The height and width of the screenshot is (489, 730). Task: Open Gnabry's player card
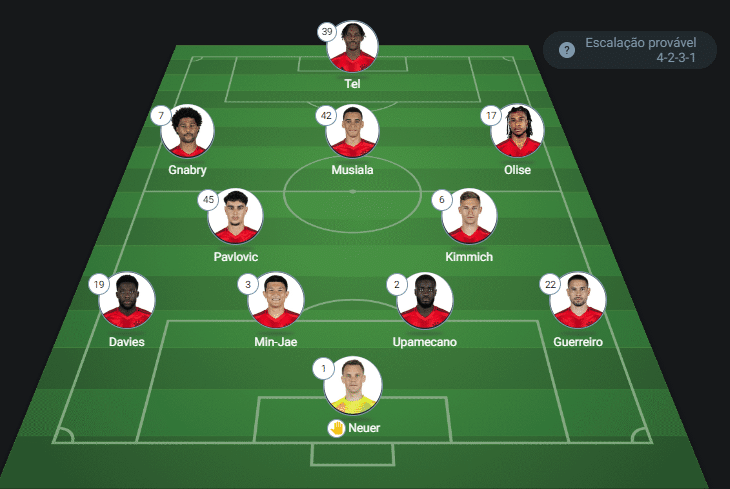tap(188, 131)
